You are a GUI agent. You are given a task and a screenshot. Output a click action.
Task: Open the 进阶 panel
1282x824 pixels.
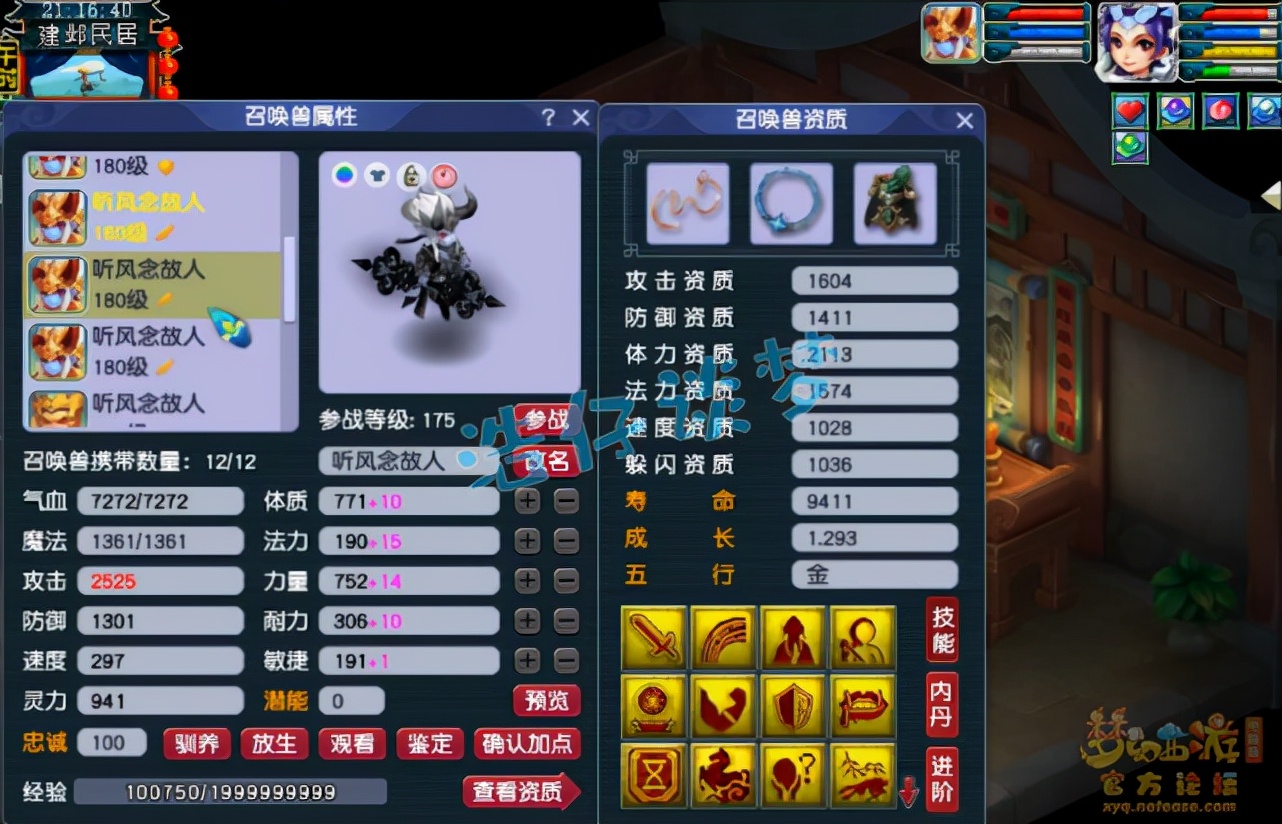[x=940, y=776]
